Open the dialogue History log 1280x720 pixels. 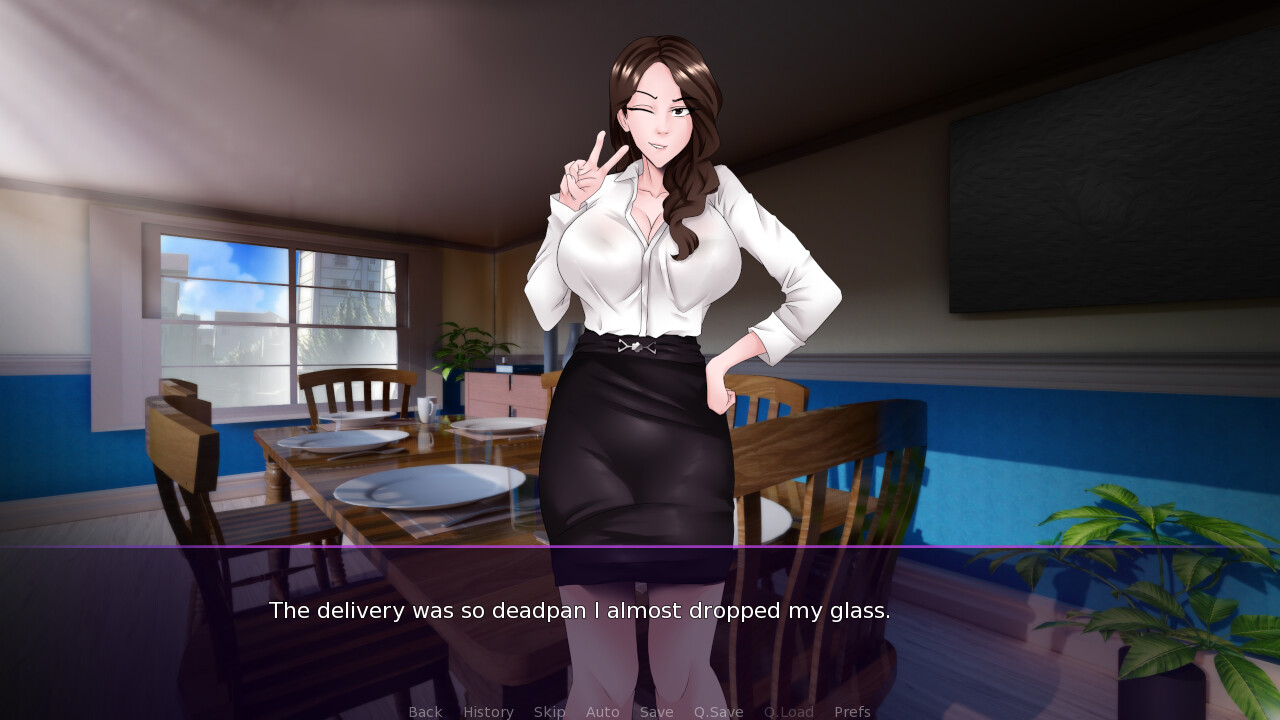tap(488, 711)
